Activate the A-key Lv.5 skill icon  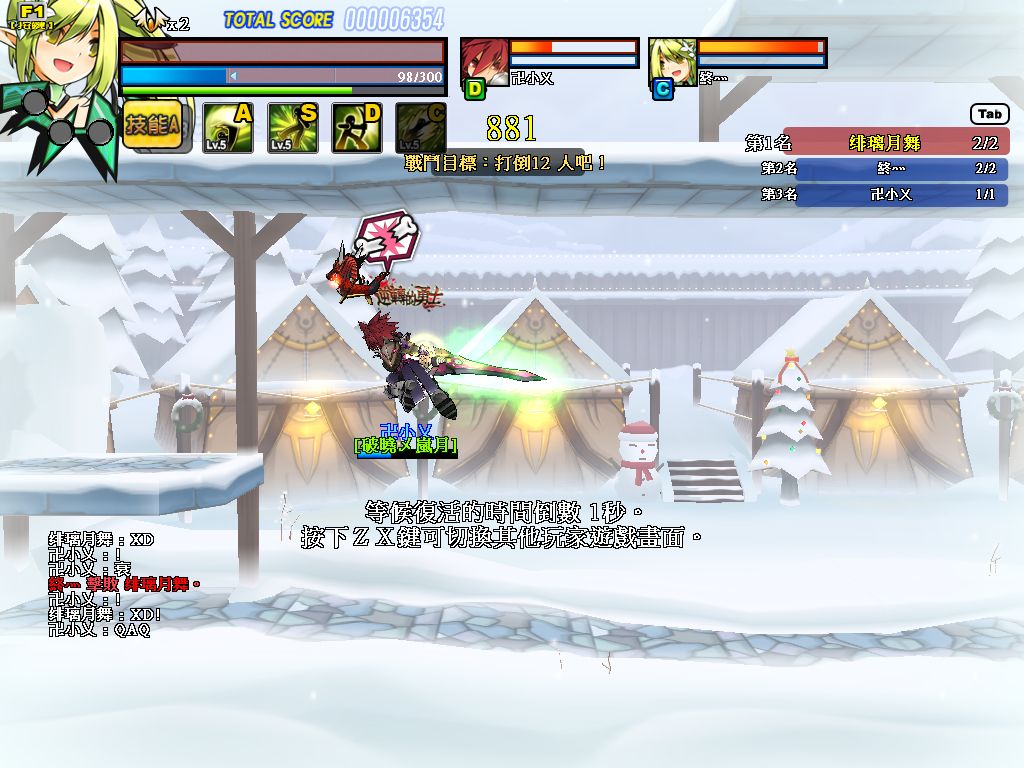228,128
